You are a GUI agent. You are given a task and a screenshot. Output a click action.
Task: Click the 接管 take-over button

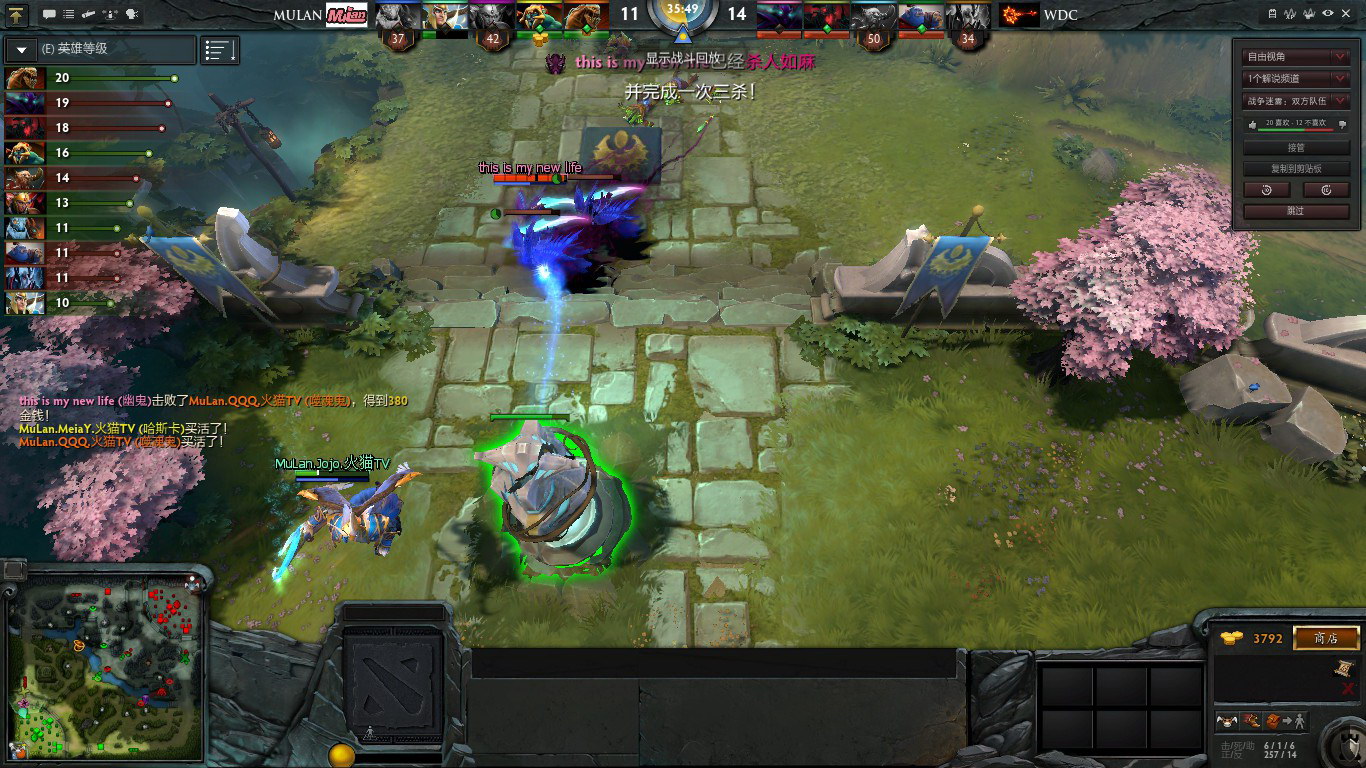pyautogui.click(x=1297, y=148)
